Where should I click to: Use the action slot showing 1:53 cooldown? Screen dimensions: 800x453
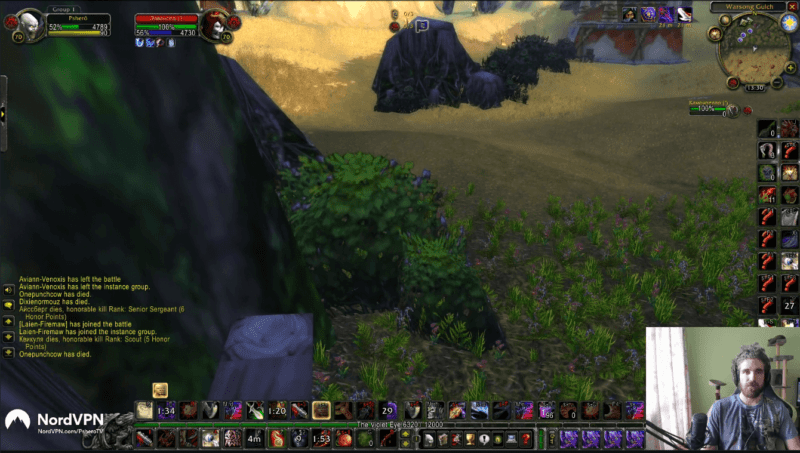coord(320,438)
